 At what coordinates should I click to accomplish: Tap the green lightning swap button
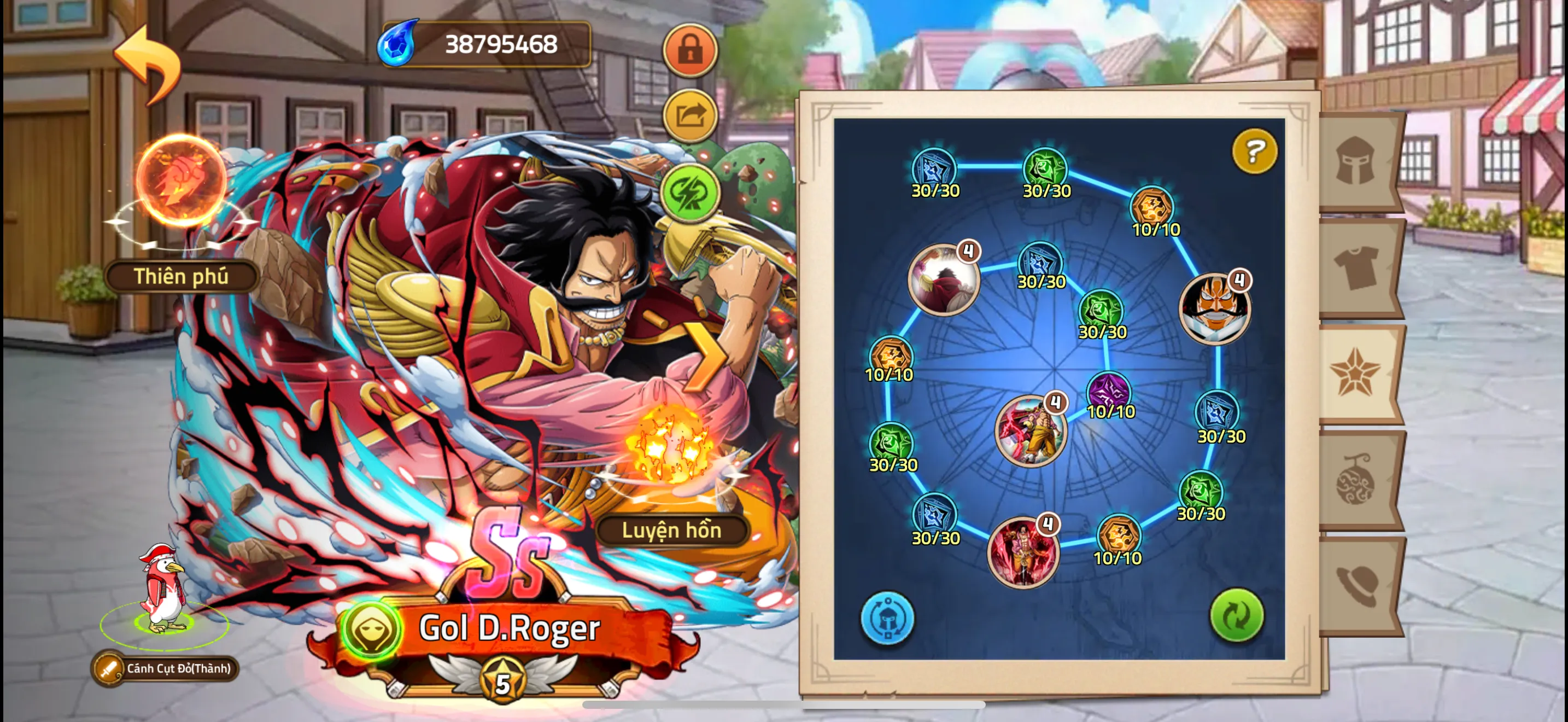(x=689, y=193)
